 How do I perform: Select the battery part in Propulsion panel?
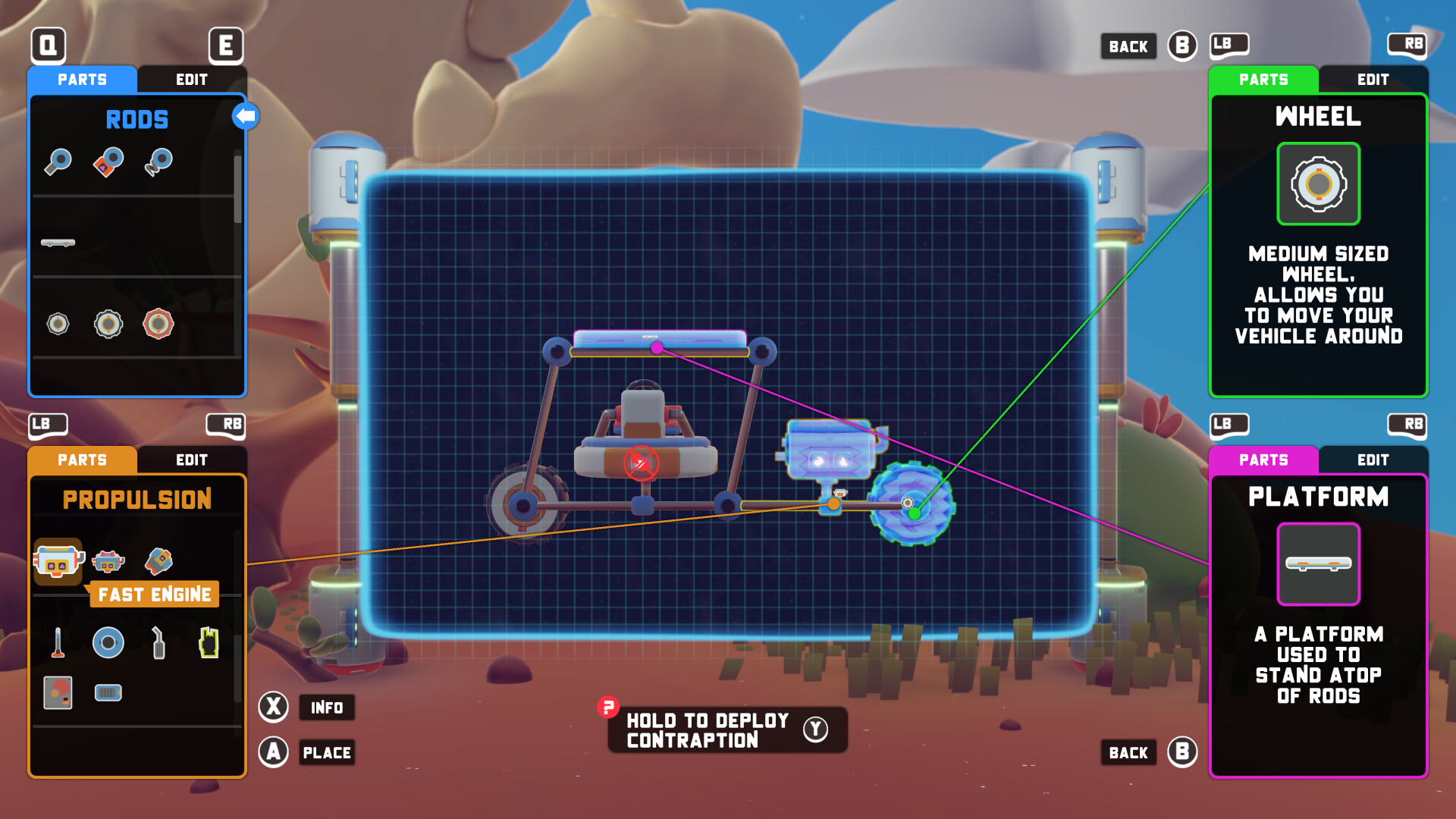(108, 691)
